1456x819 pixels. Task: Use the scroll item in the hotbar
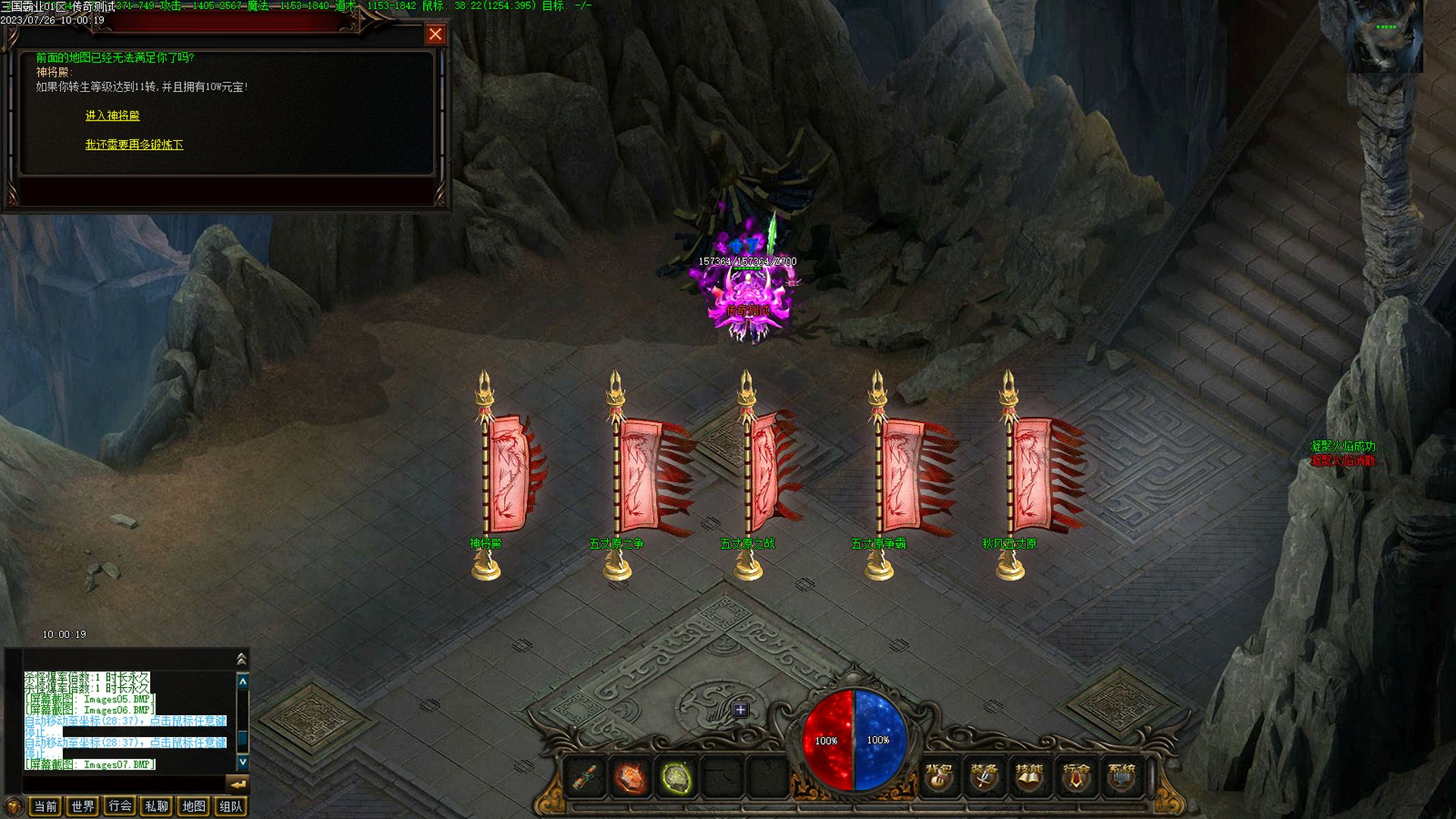pos(585,778)
